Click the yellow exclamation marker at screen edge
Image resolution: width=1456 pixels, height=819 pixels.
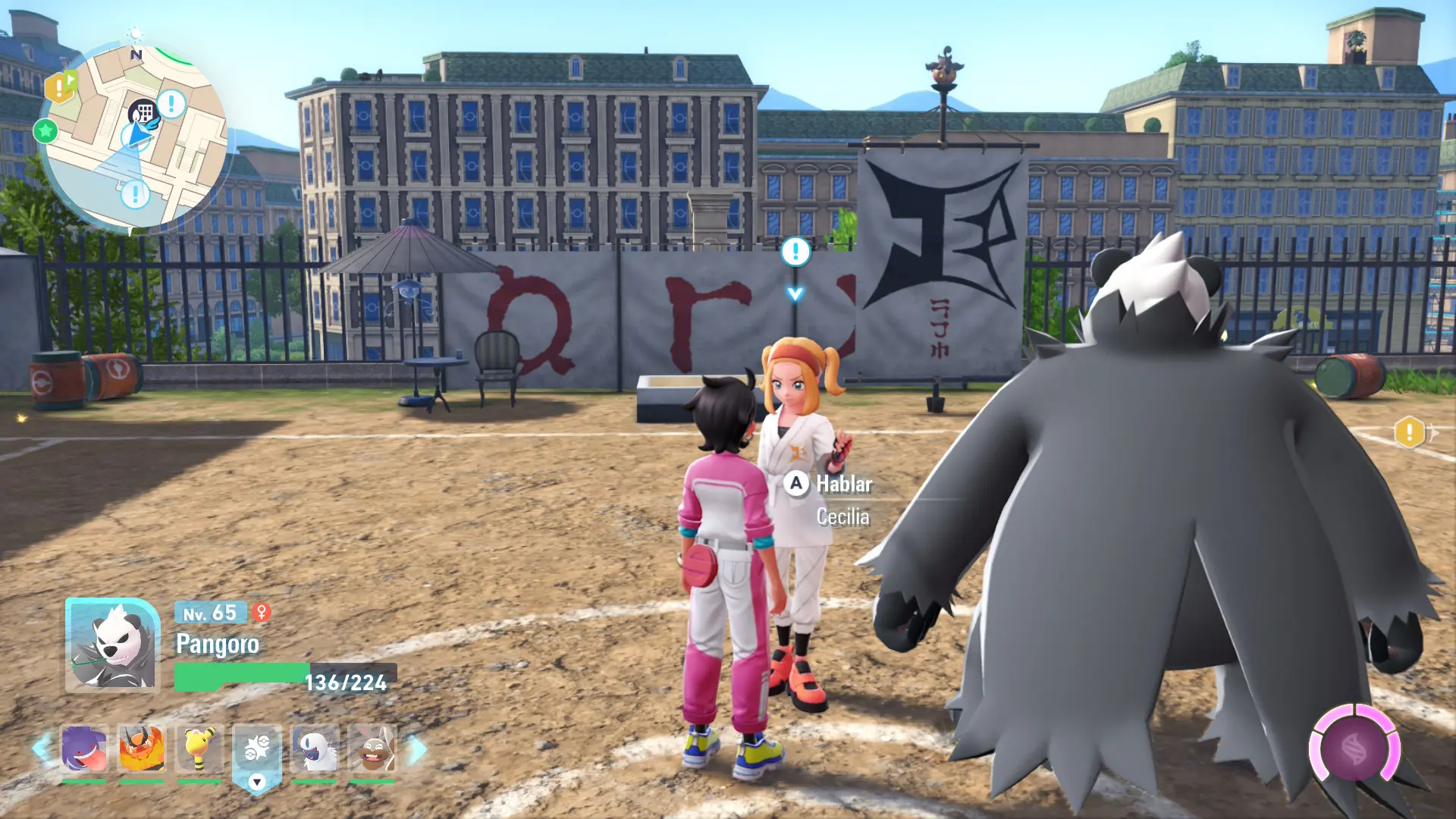point(1409,433)
